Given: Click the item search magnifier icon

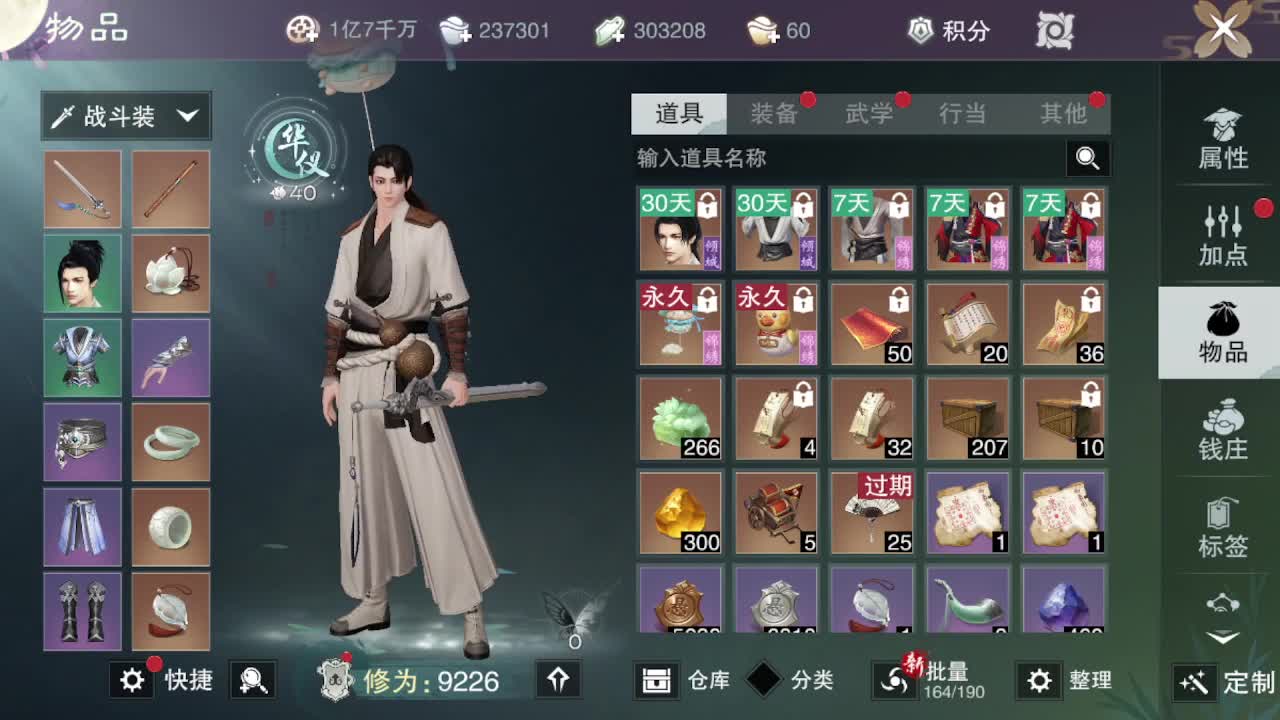Looking at the screenshot, I should [x=1088, y=158].
